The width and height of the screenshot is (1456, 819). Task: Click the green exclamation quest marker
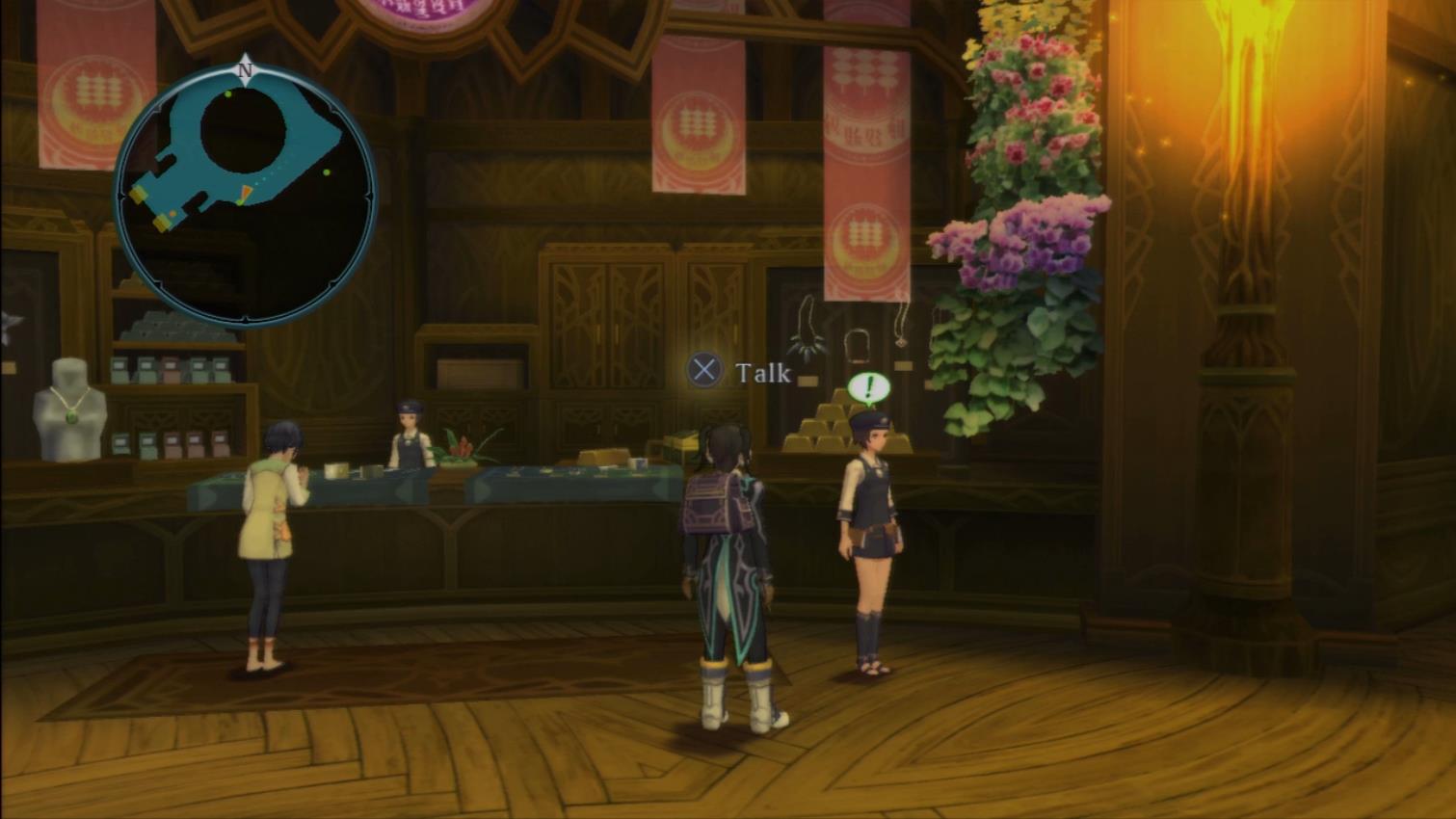point(869,388)
